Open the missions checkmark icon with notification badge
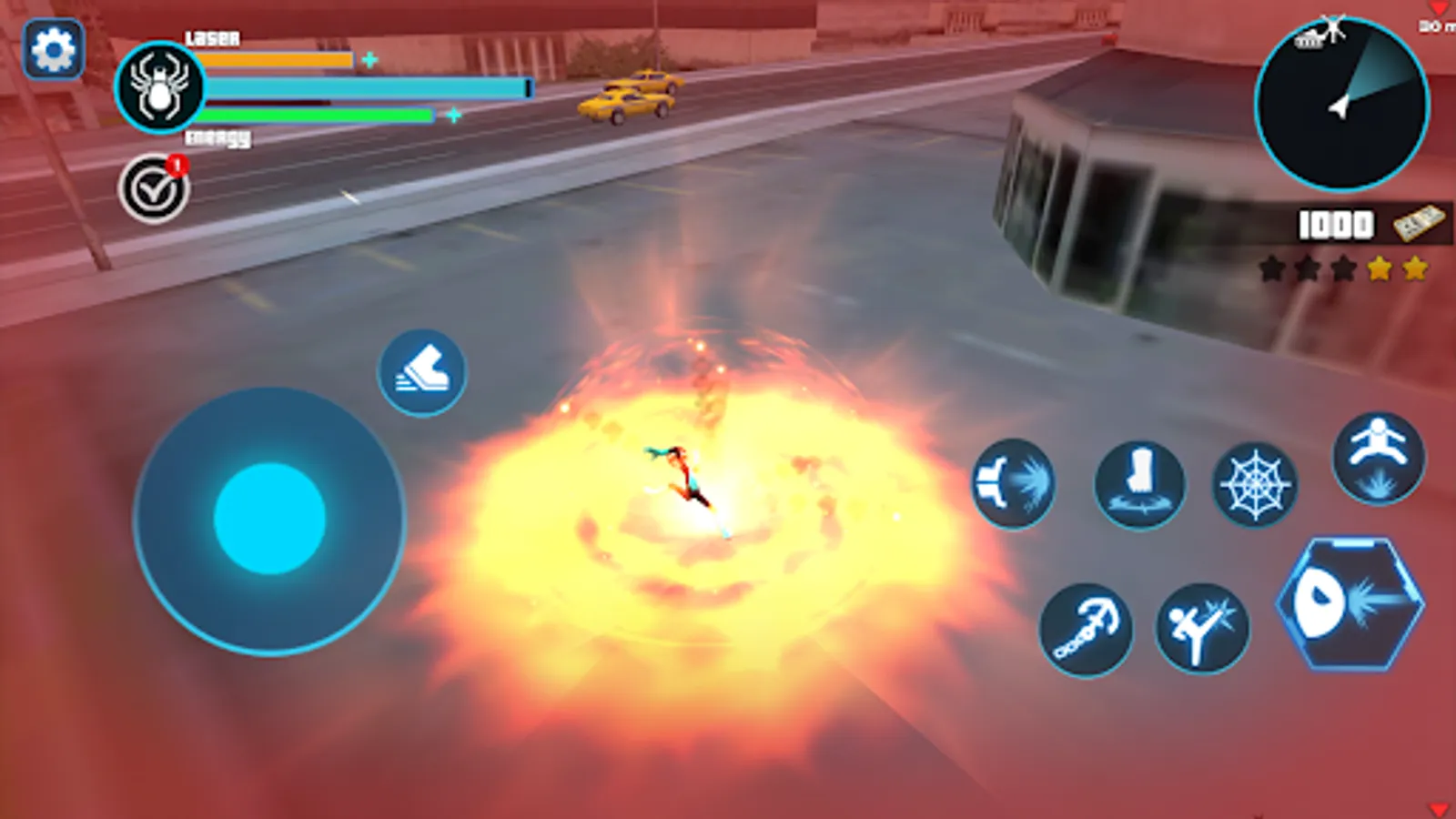 (155, 187)
